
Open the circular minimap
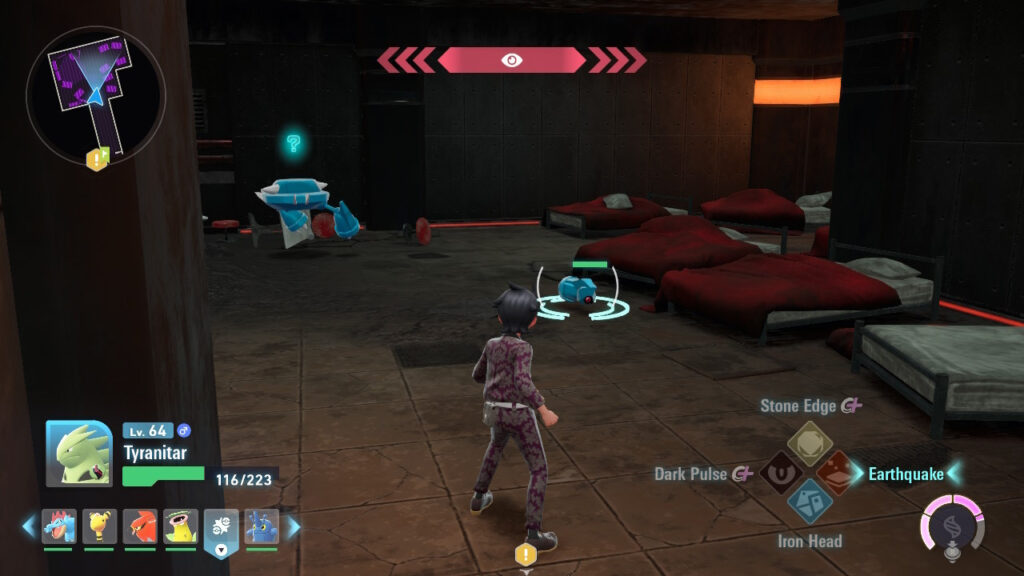[96, 94]
